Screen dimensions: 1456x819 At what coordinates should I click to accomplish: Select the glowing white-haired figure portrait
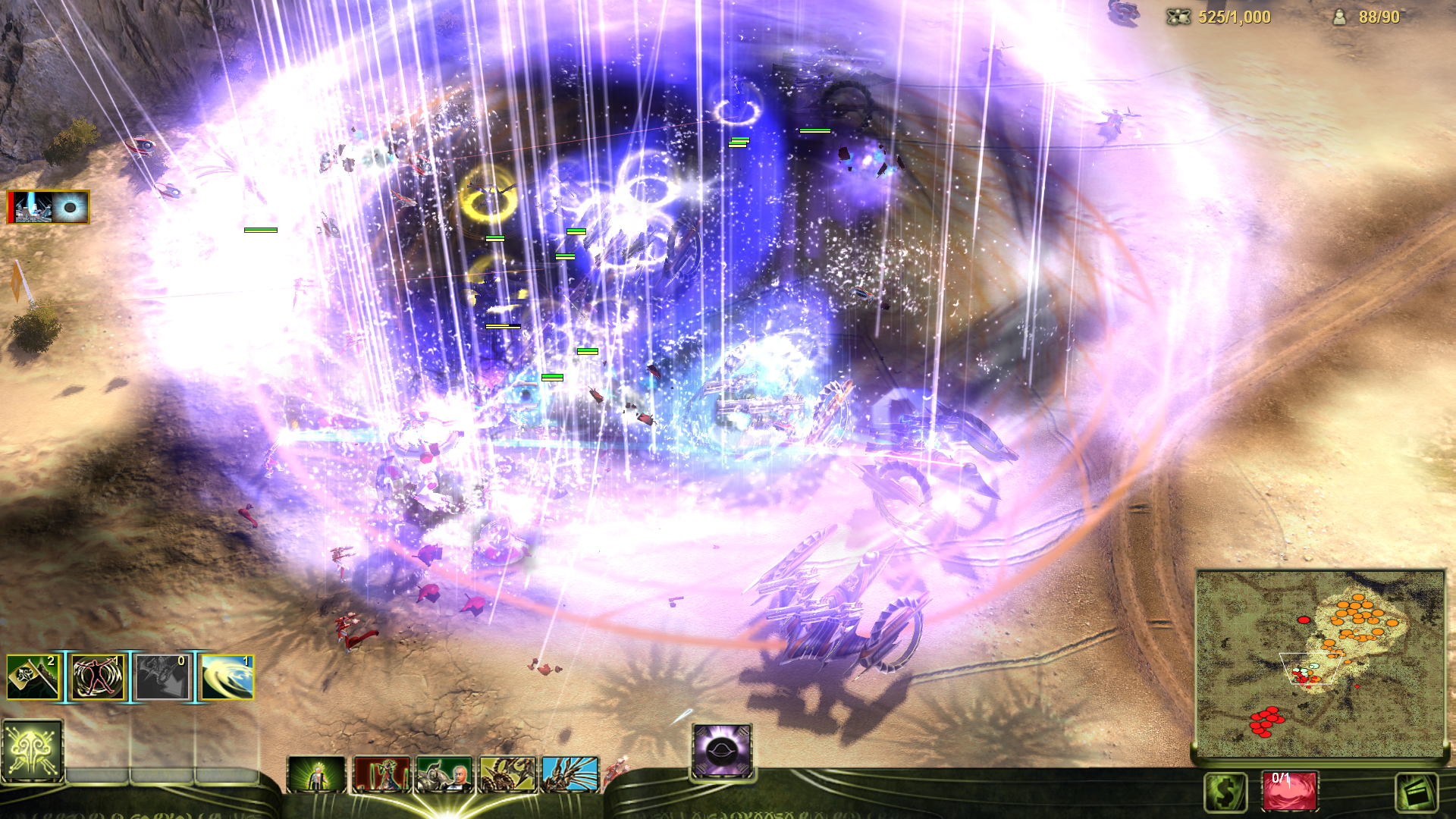(317, 774)
